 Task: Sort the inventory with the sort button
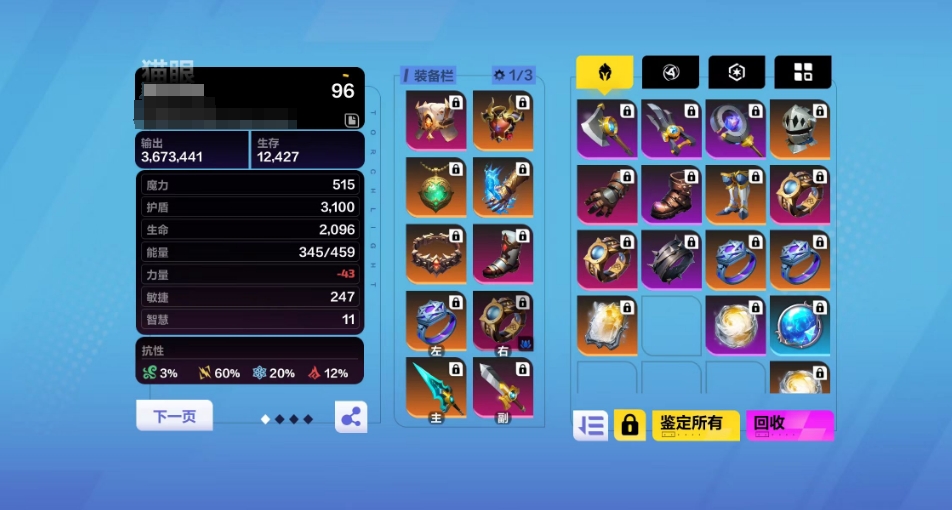(590, 425)
